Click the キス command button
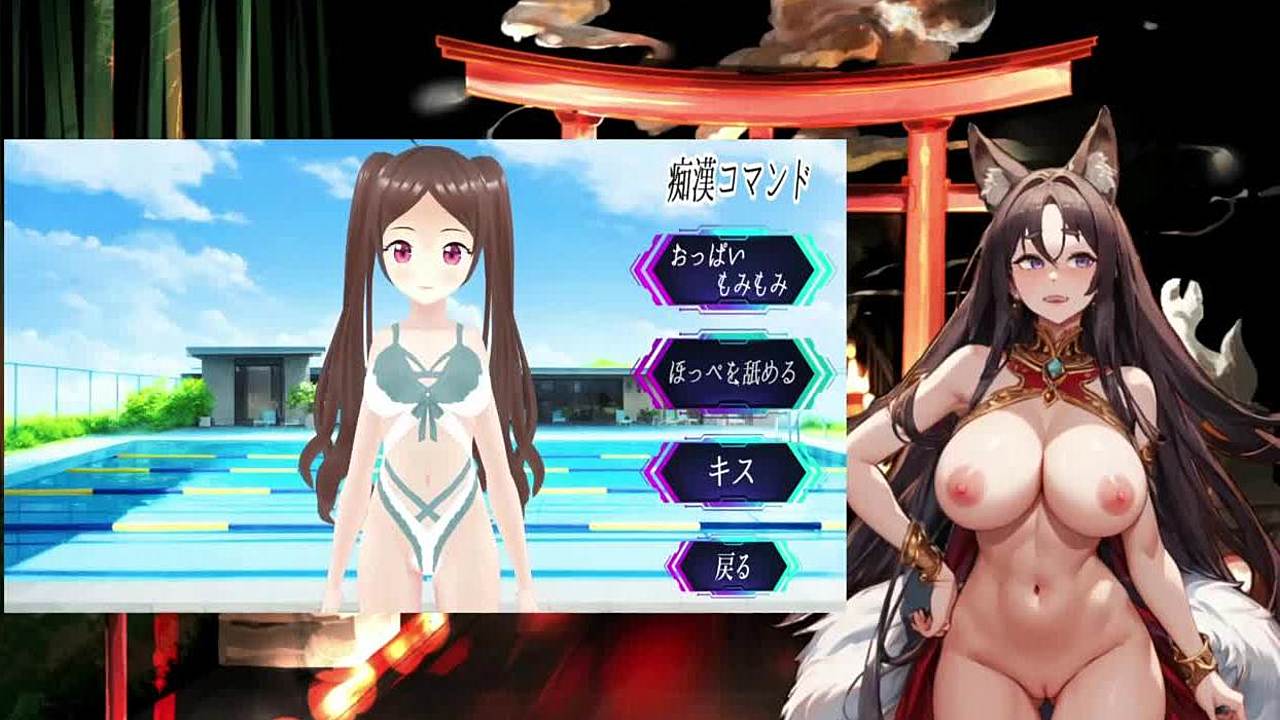Screen dimensions: 1280x720 tap(733, 472)
